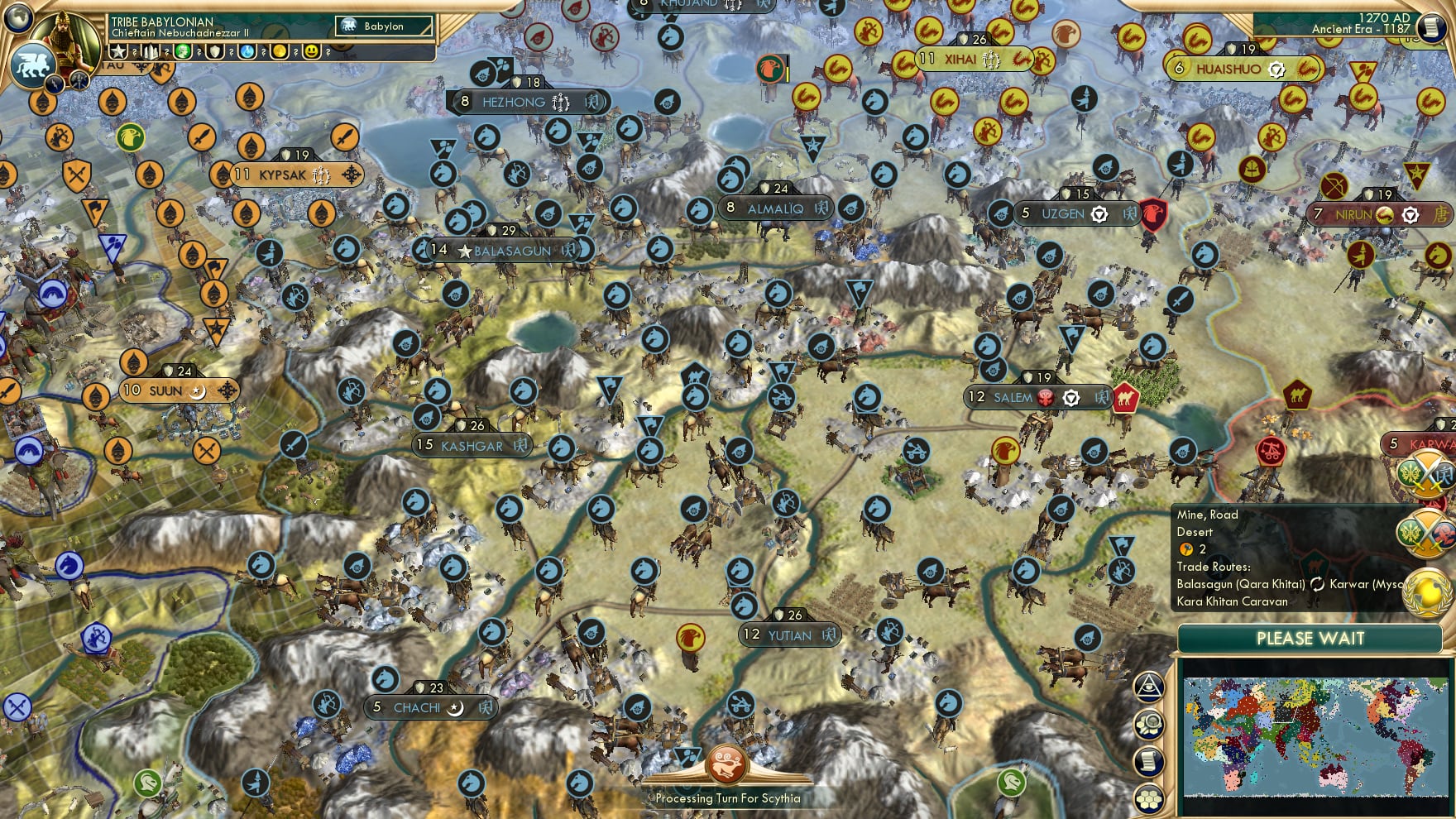Click the gold coin icon on the top status bar
The image size is (1456, 819).
(x=281, y=51)
